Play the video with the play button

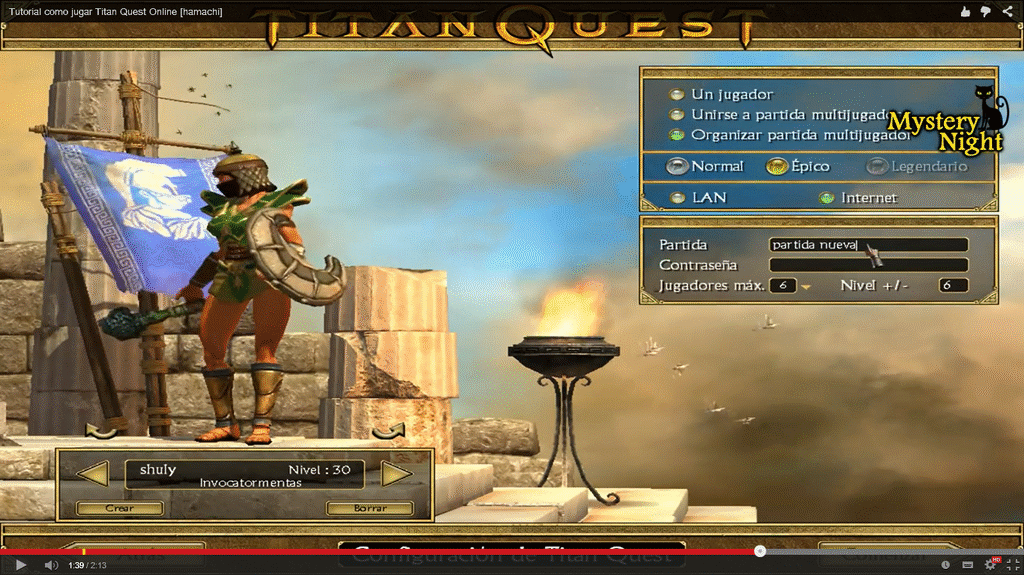[20, 565]
